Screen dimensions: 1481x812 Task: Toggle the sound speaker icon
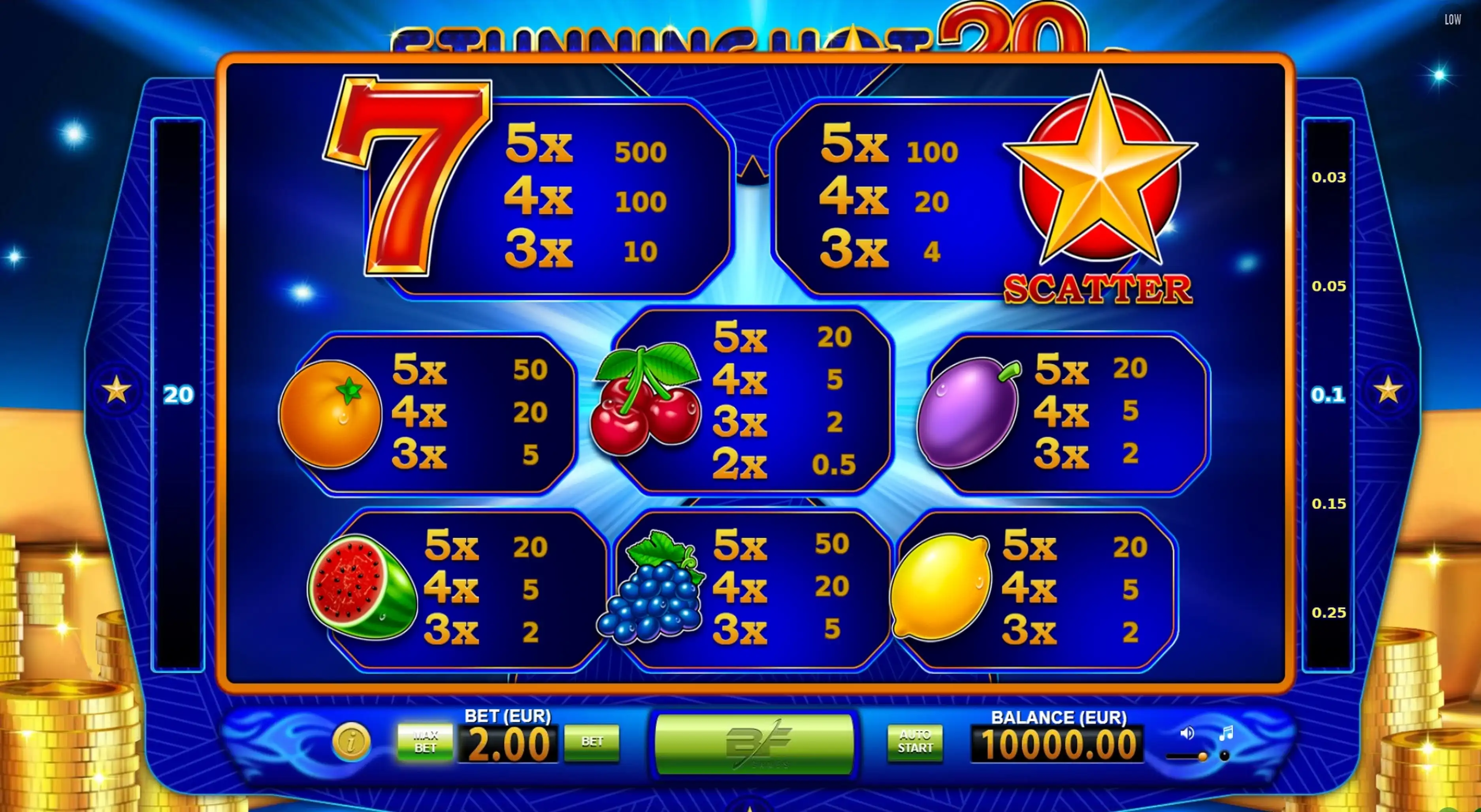[x=1187, y=733]
